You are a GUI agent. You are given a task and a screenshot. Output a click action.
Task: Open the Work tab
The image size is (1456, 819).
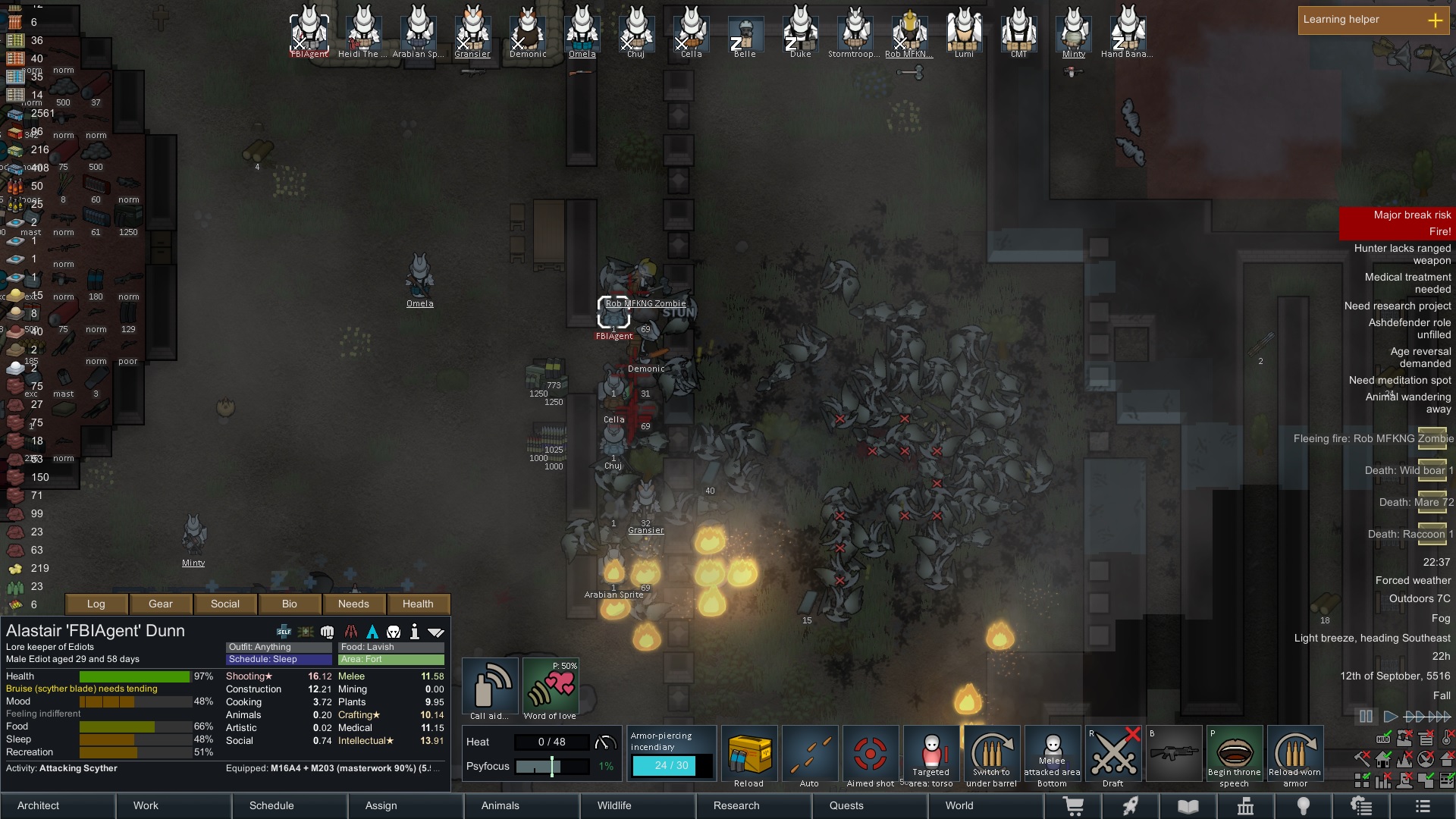coord(146,805)
